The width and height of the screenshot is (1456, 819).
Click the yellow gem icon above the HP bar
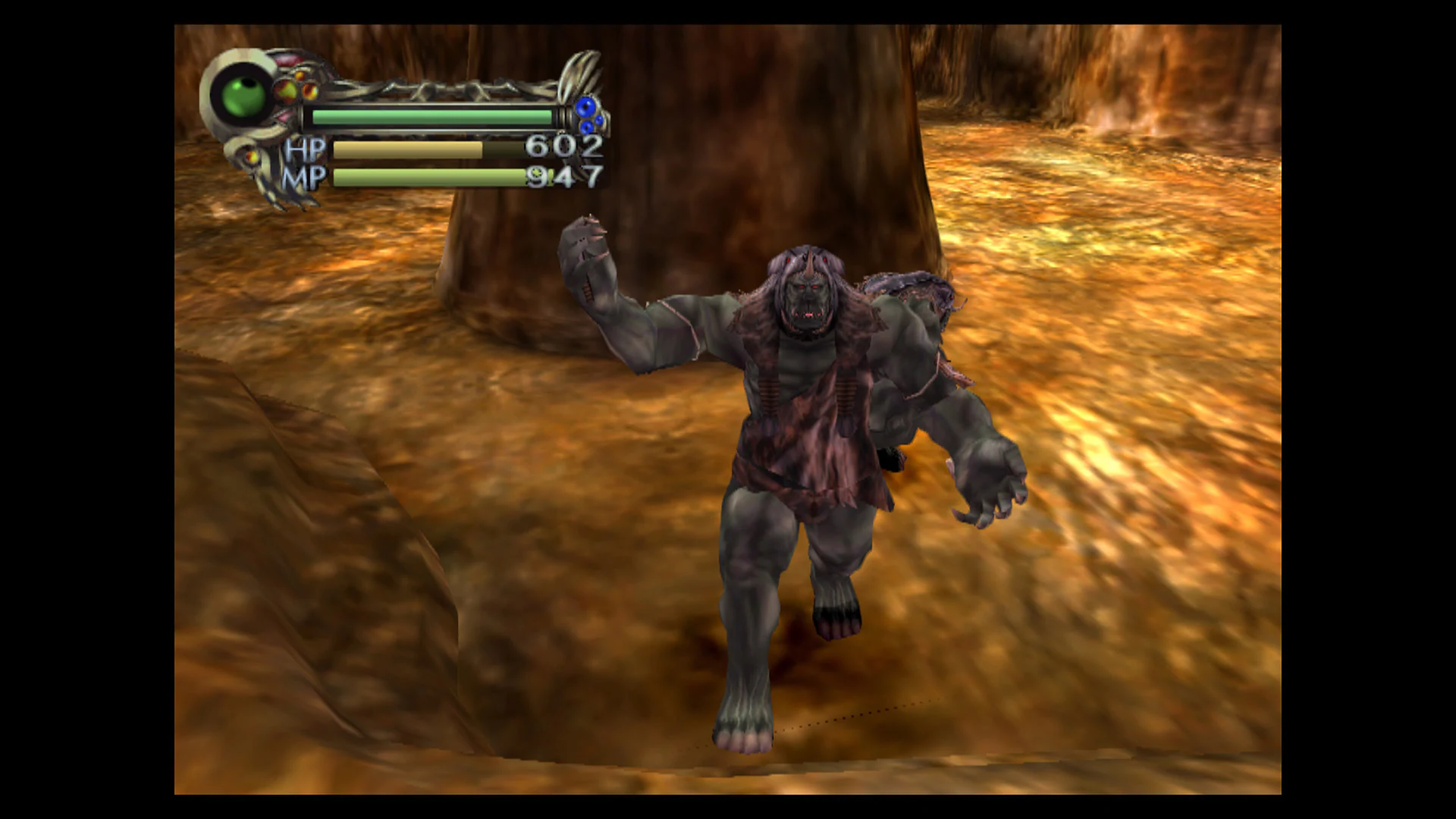[288, 89]
